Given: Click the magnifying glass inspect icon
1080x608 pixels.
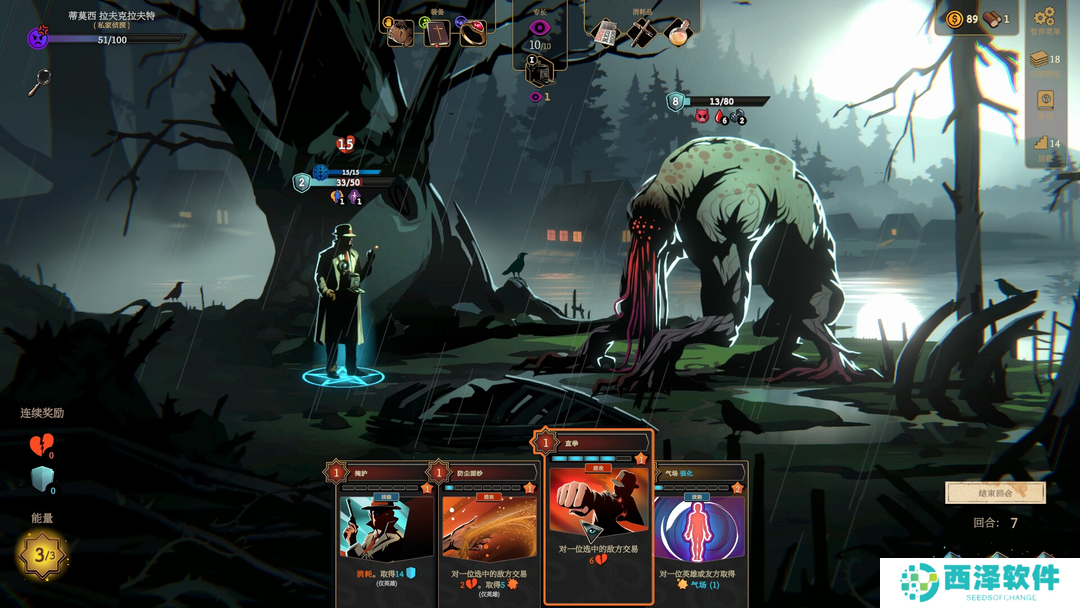Looking at the screenshot, I should pos(39,81).
